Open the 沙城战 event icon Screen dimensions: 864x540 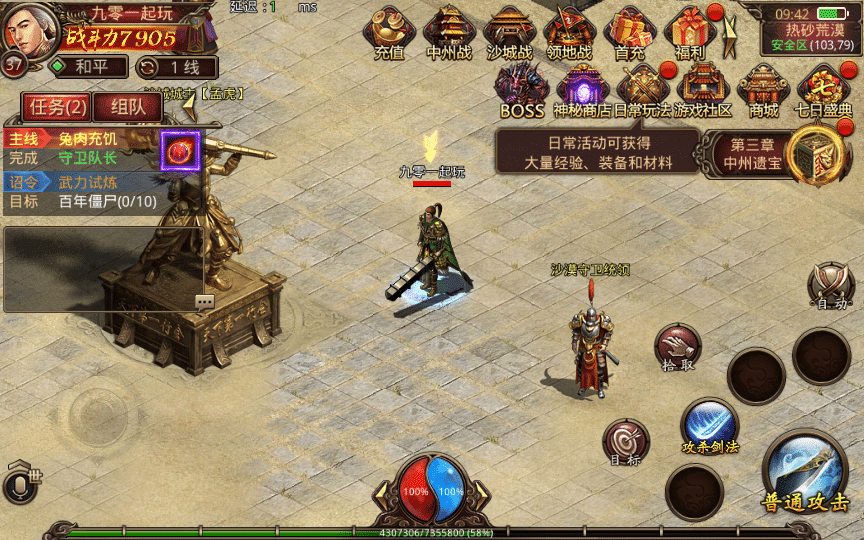[509, 31]
